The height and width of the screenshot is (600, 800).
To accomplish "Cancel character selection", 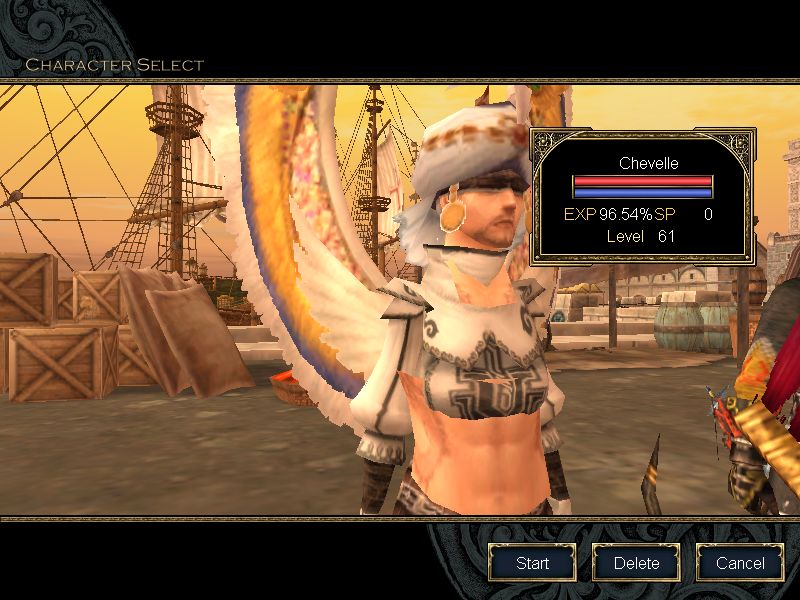I will 741,563.
